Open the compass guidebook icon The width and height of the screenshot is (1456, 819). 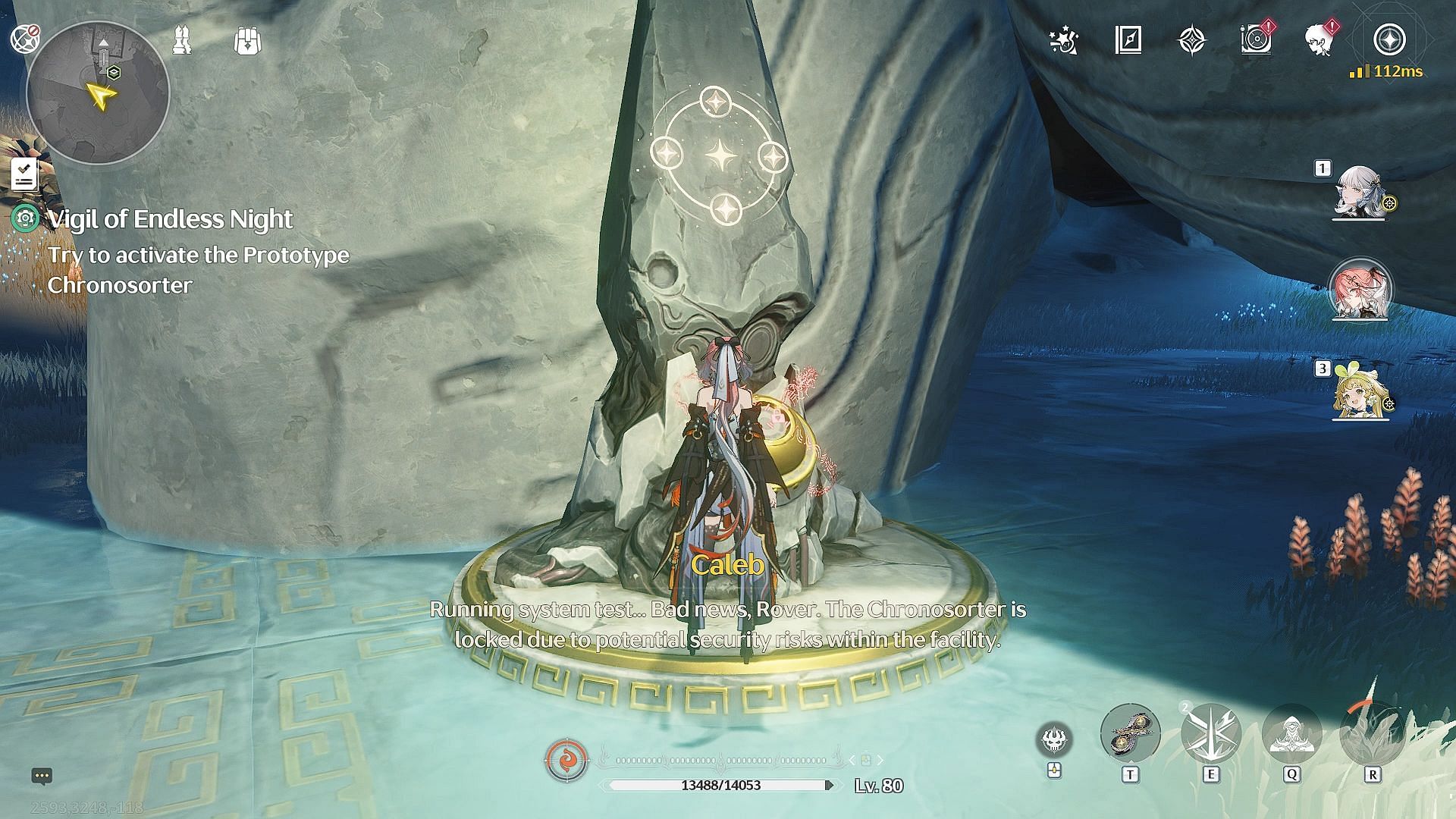coord(1128,40)
